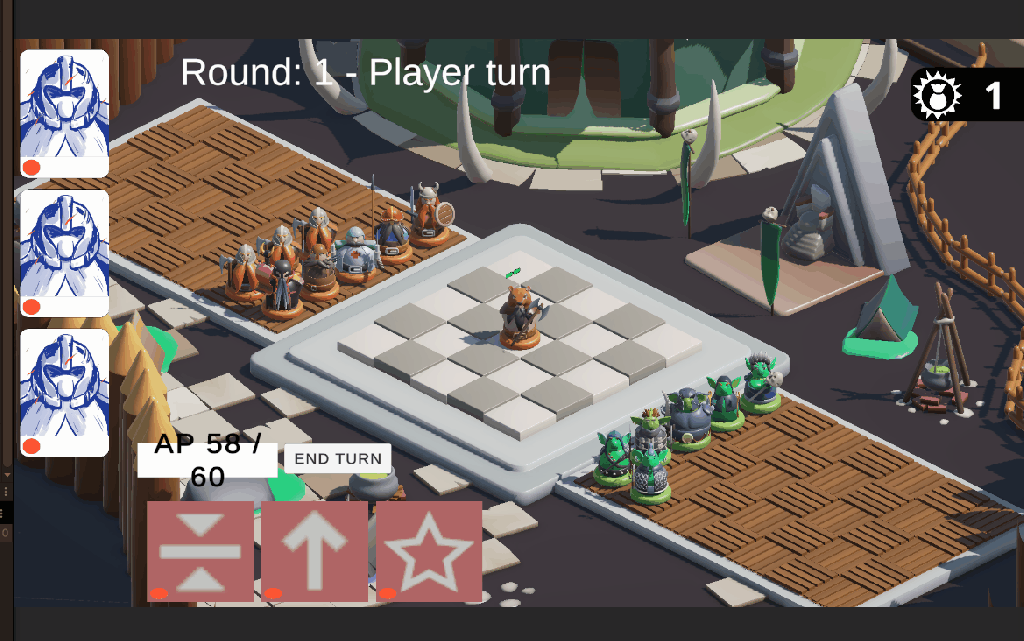The width and height of the screenshot is (1024, 641).
Task: Activate the converging triangles ability
Action: pyautogui.click(x=200, y=551)
